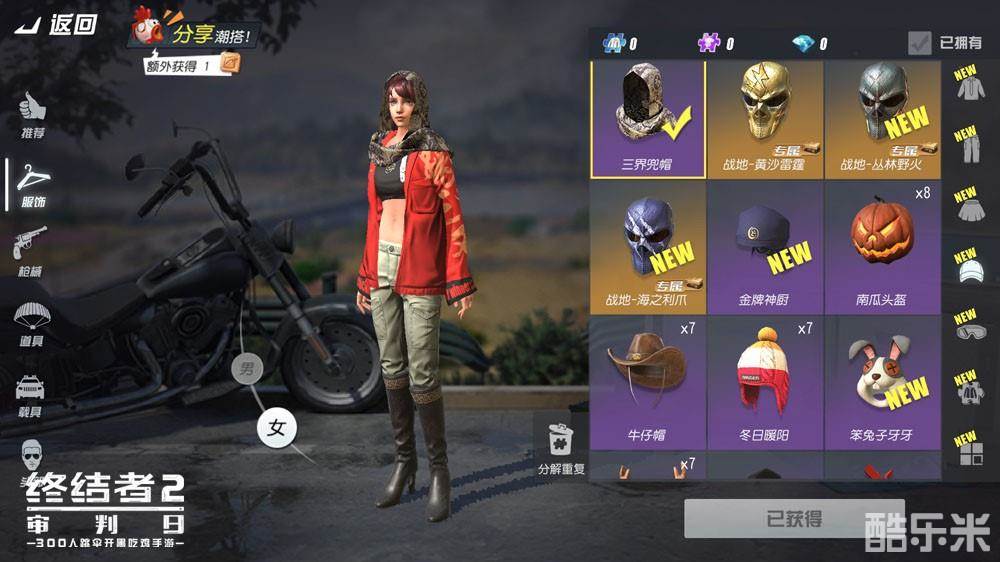This screenshot has width=1000, height=562.
Task: Choose the 南瓜头盔 pumpkin helmet
Action: [x=883, y=248]
